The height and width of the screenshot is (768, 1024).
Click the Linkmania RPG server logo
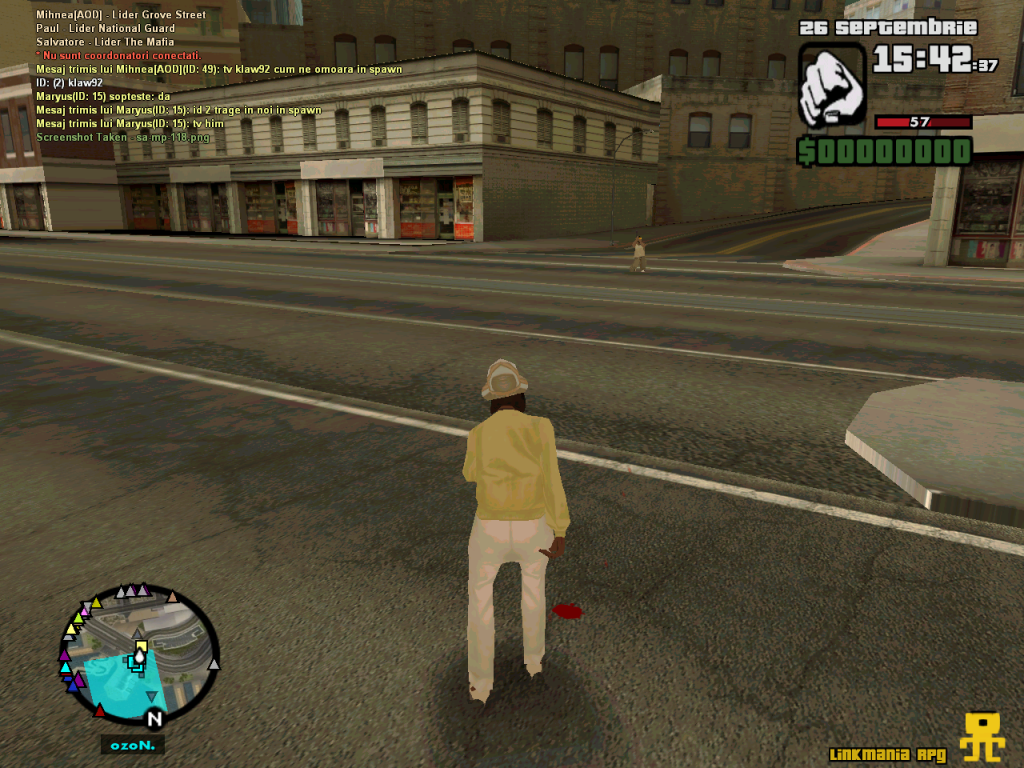pyautogui.click(x=981, y=737)
